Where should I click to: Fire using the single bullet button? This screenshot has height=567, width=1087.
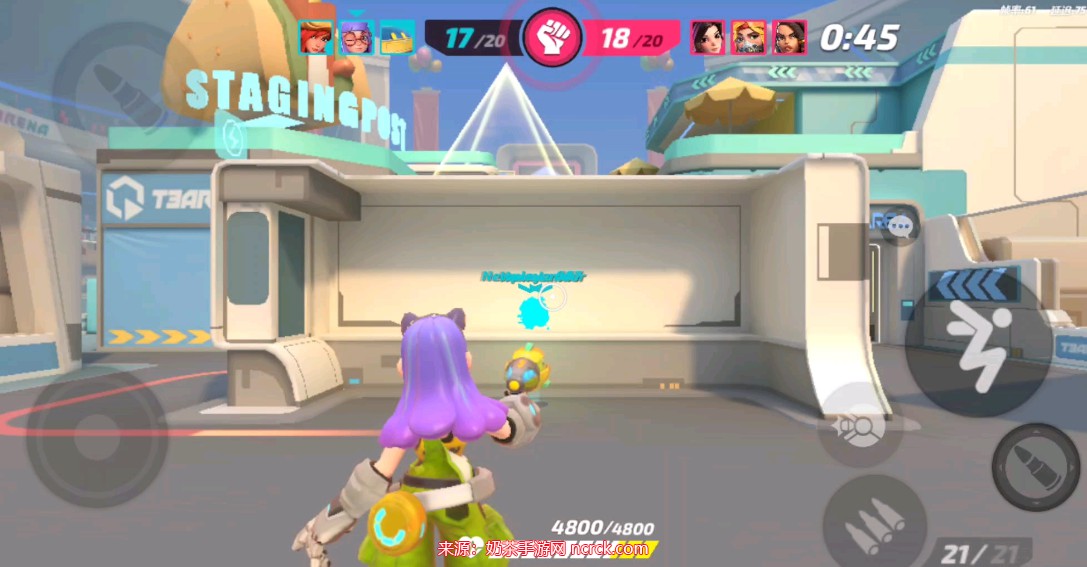(1035, 466)
